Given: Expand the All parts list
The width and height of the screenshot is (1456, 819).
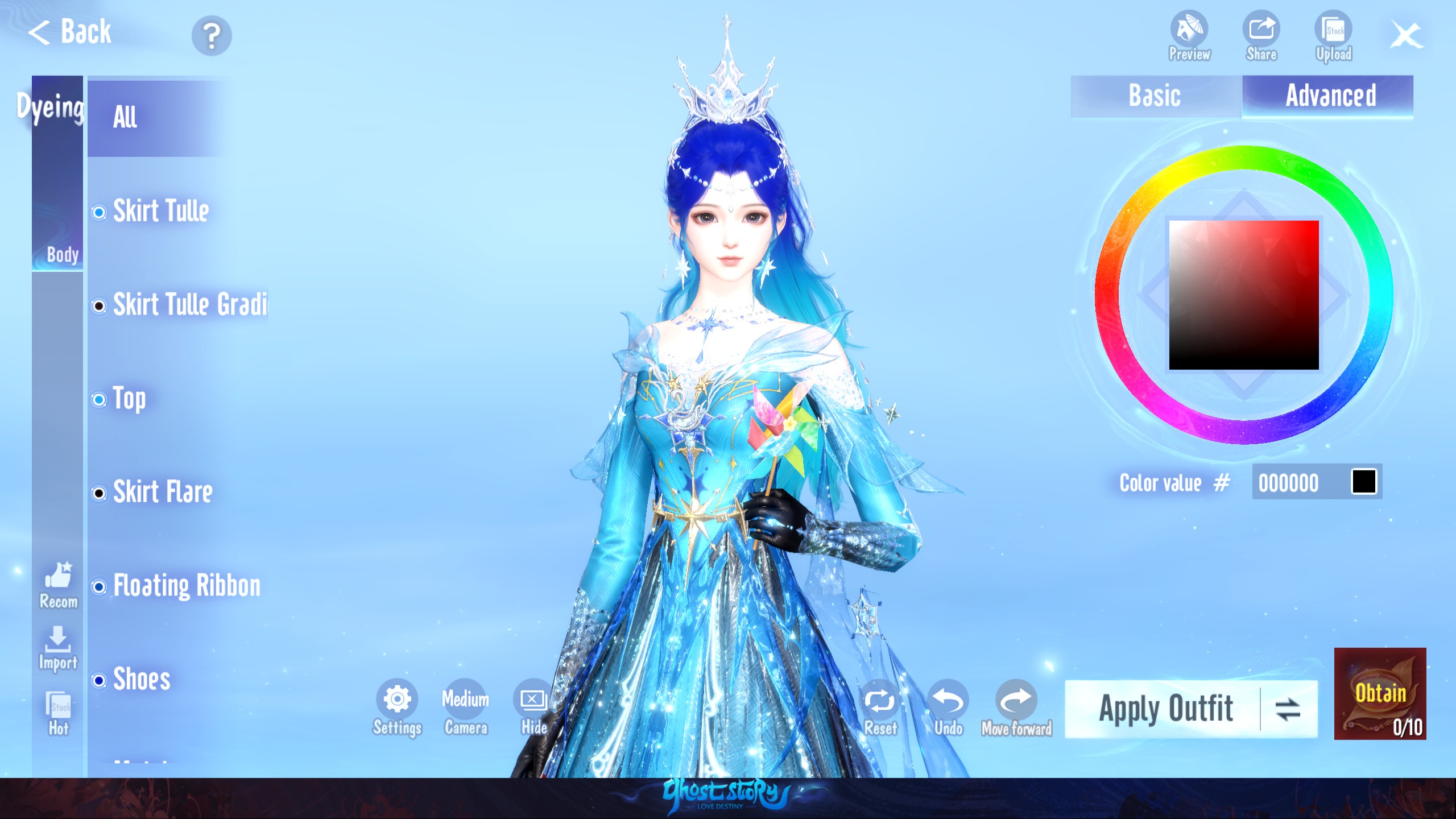Looking at the screenshot, I should point(126,117).
